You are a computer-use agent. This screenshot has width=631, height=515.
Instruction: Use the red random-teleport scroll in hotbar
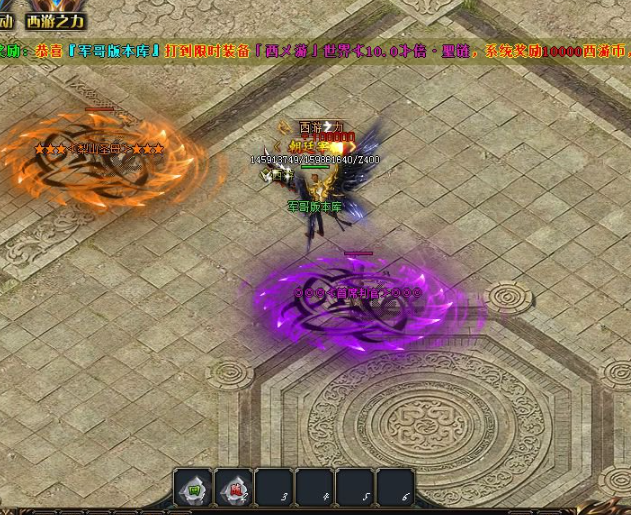(233, 489)
